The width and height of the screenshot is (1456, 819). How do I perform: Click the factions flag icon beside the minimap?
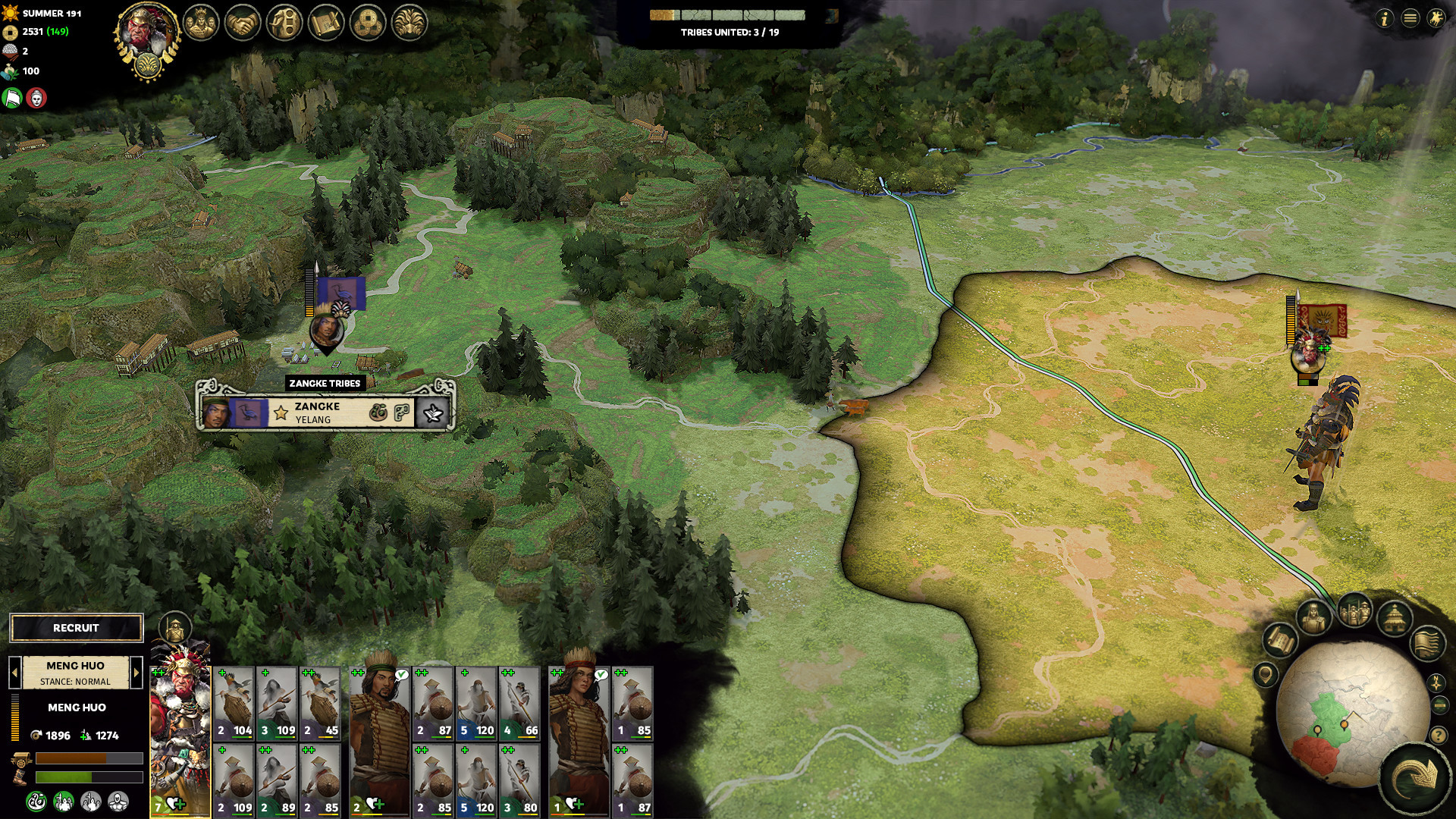pos(1427,645)
